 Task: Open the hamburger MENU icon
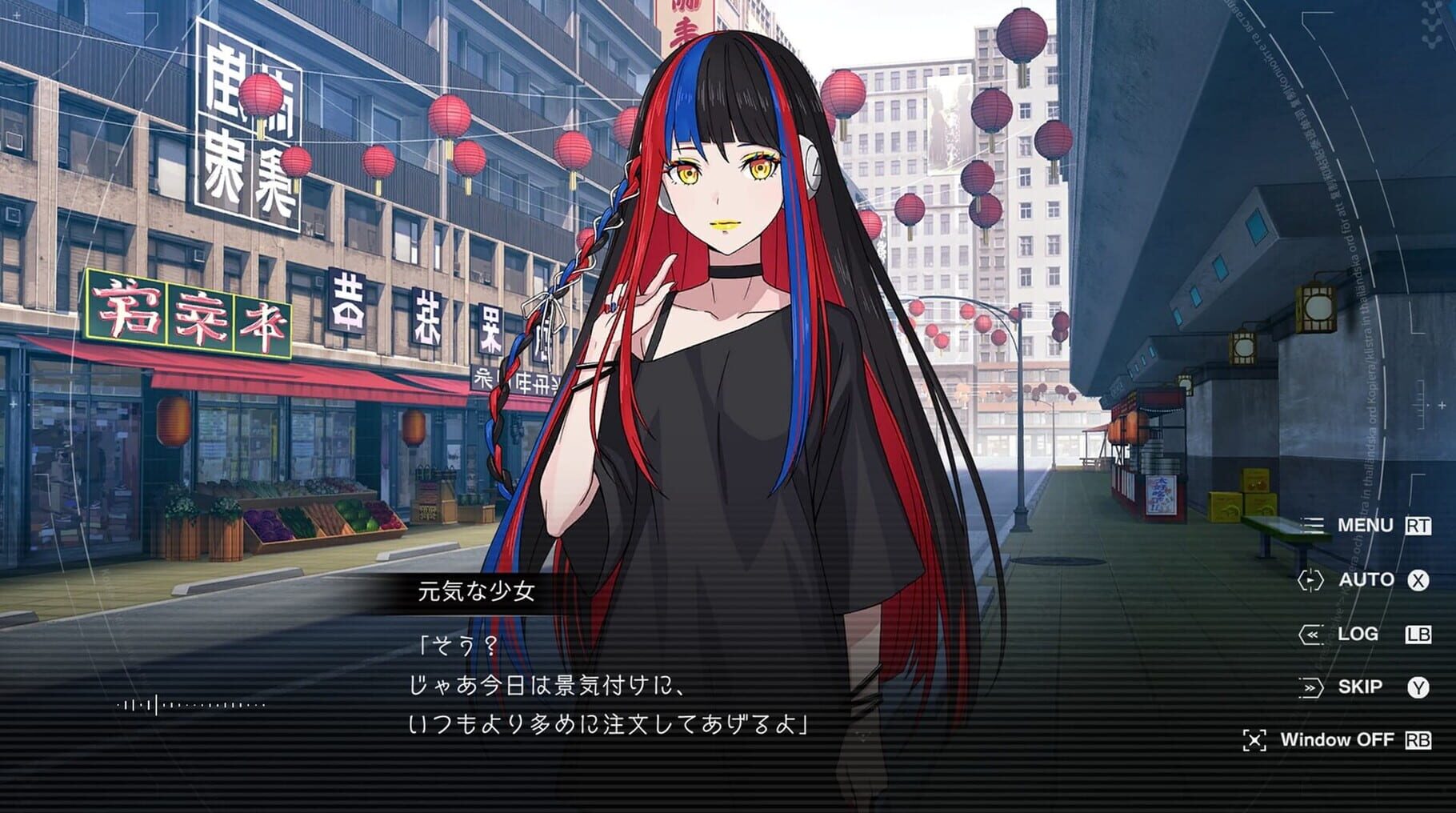pos(1312,526)
